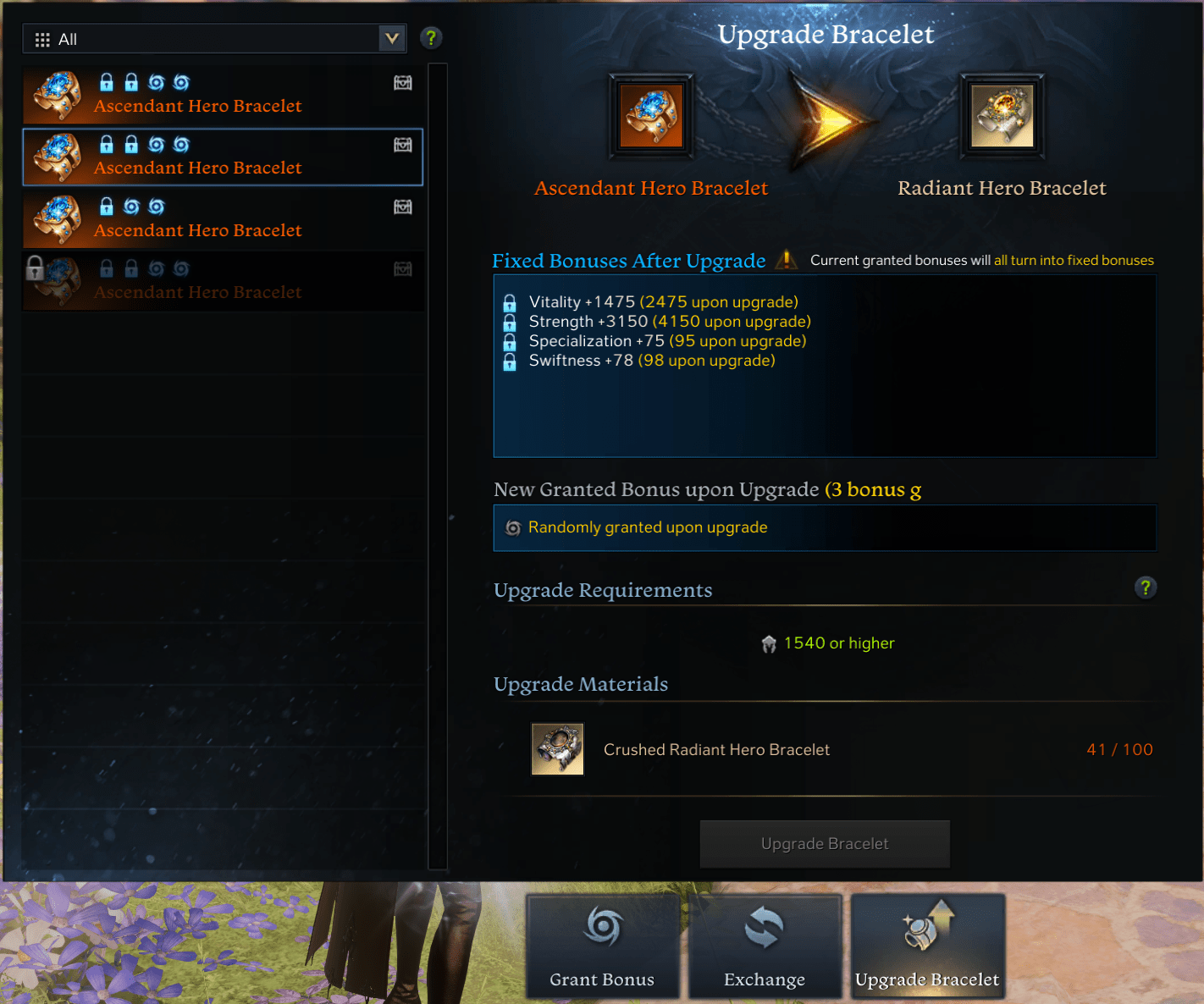This screenshot has width=1204, height=1004.
Task: Click the lock icon on the third bracelet entry
Action: [107, 206]
